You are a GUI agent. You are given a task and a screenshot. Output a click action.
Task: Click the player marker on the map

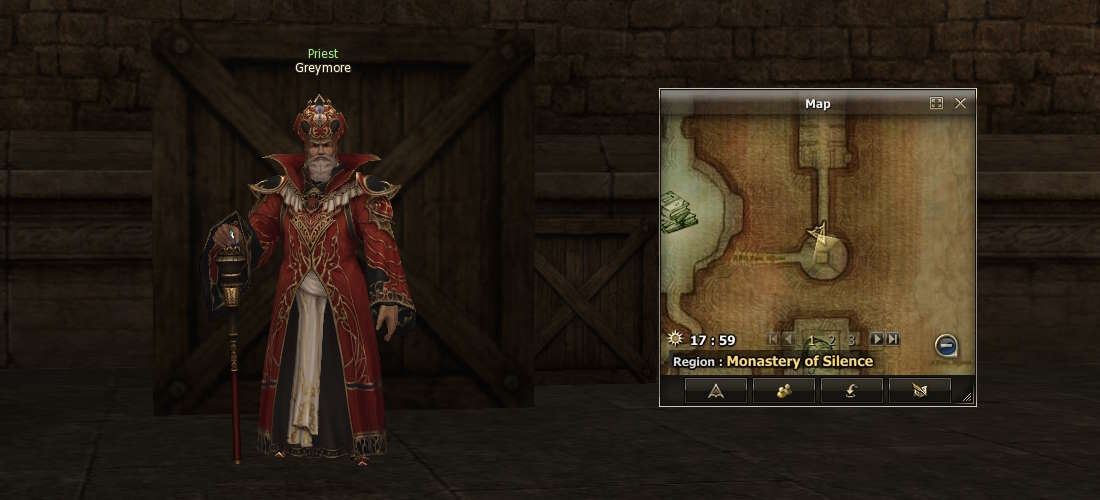(x=819, y=234)
